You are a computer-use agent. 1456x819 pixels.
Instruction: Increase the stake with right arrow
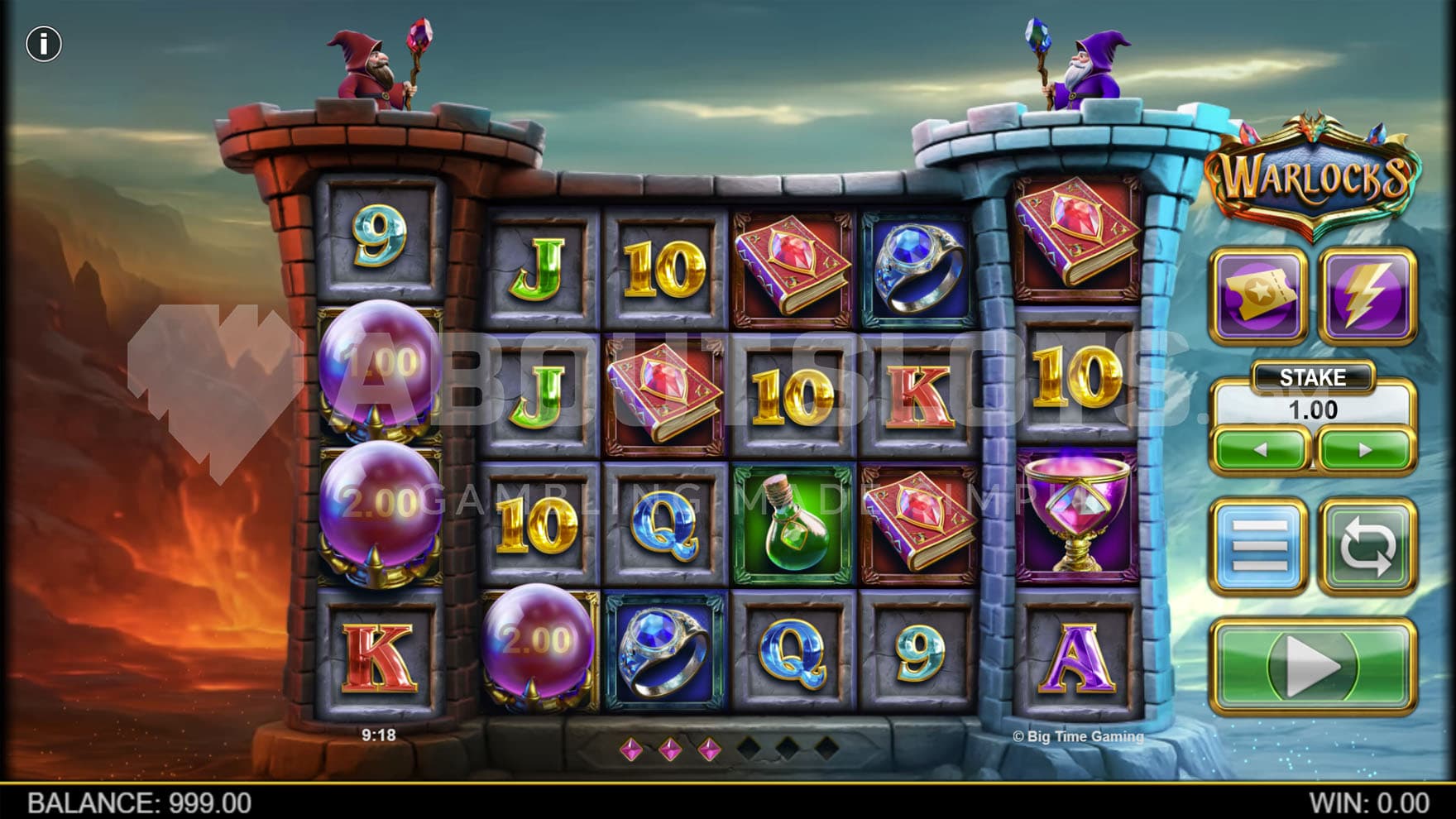pyautogui.click(x=1365, y=450)
